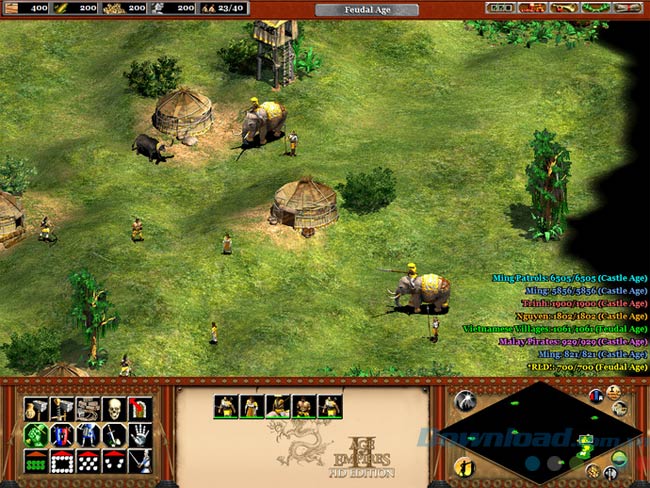Viewport: 650px width, 488px height.
Task: Click the signal flare button beside the minimap
Action: click(x=464, y=402)
